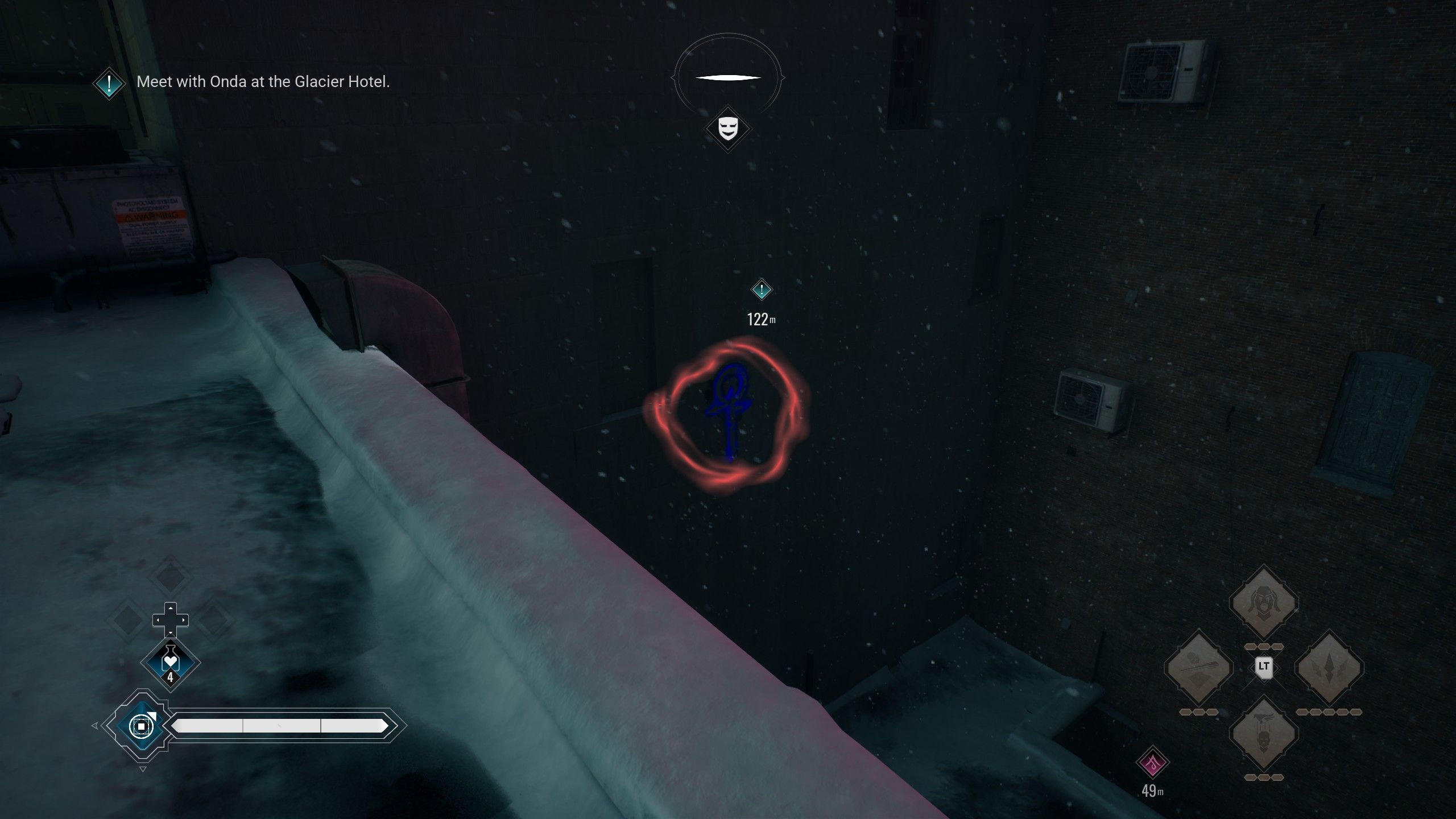Viewport: 1456px width, 819px height.
Task: Activate the hanging-head ability in the bottom diamond
Action: (x=1263, y=733)
